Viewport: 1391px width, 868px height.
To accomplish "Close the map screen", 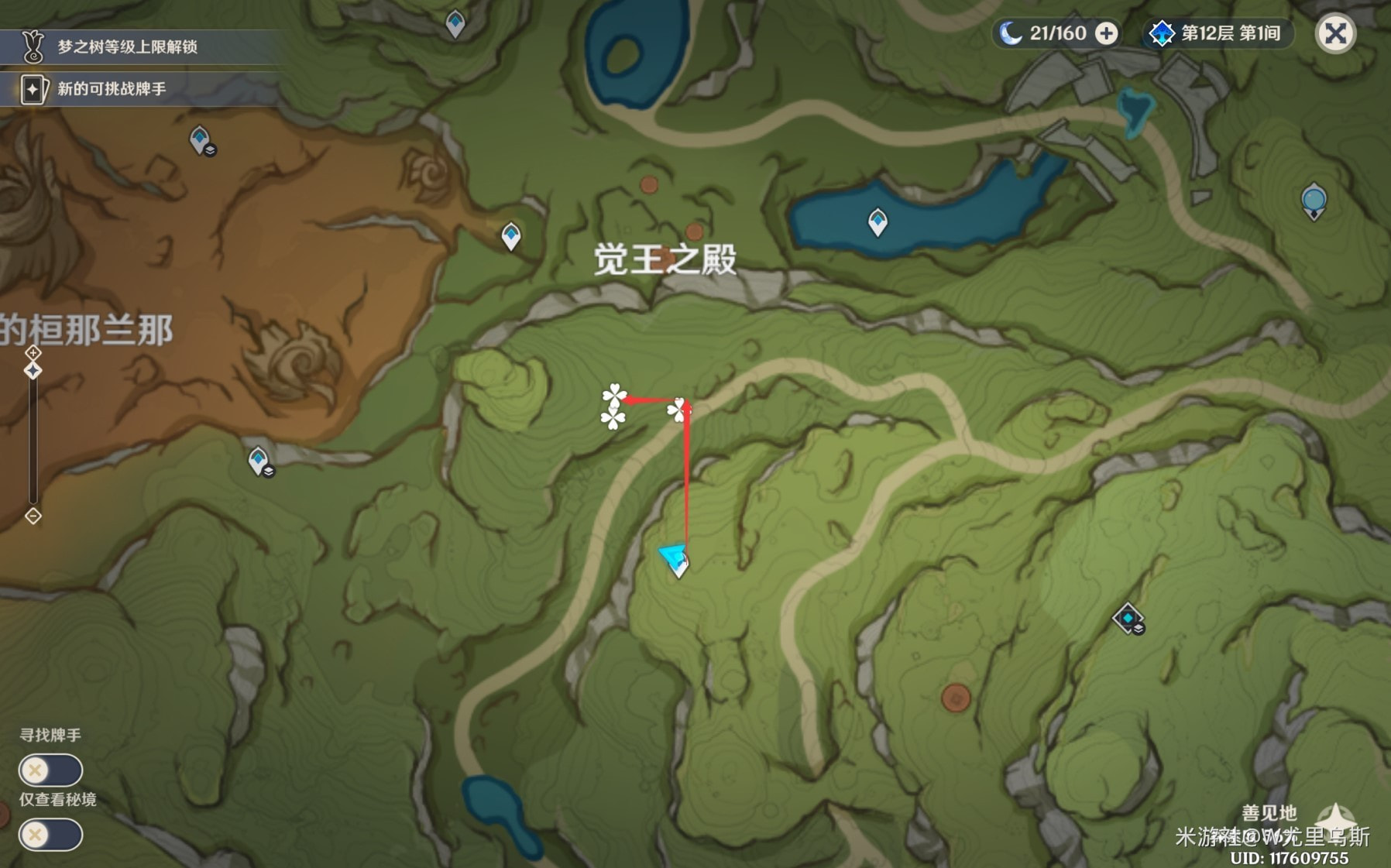I will pyautogui.click(x=1335, y=34).
